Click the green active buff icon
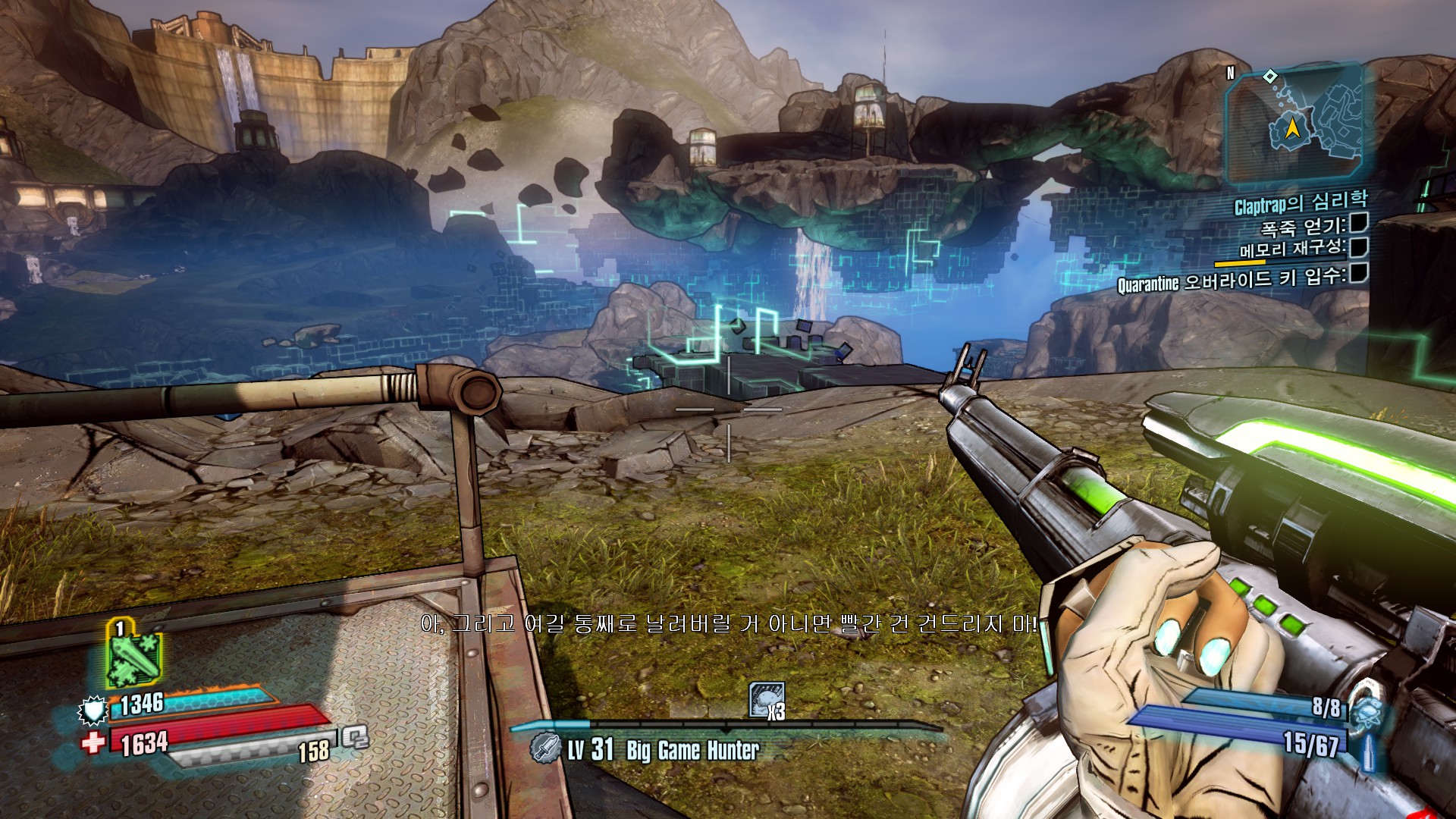The image size is (1456, 819). coord(133,657)
